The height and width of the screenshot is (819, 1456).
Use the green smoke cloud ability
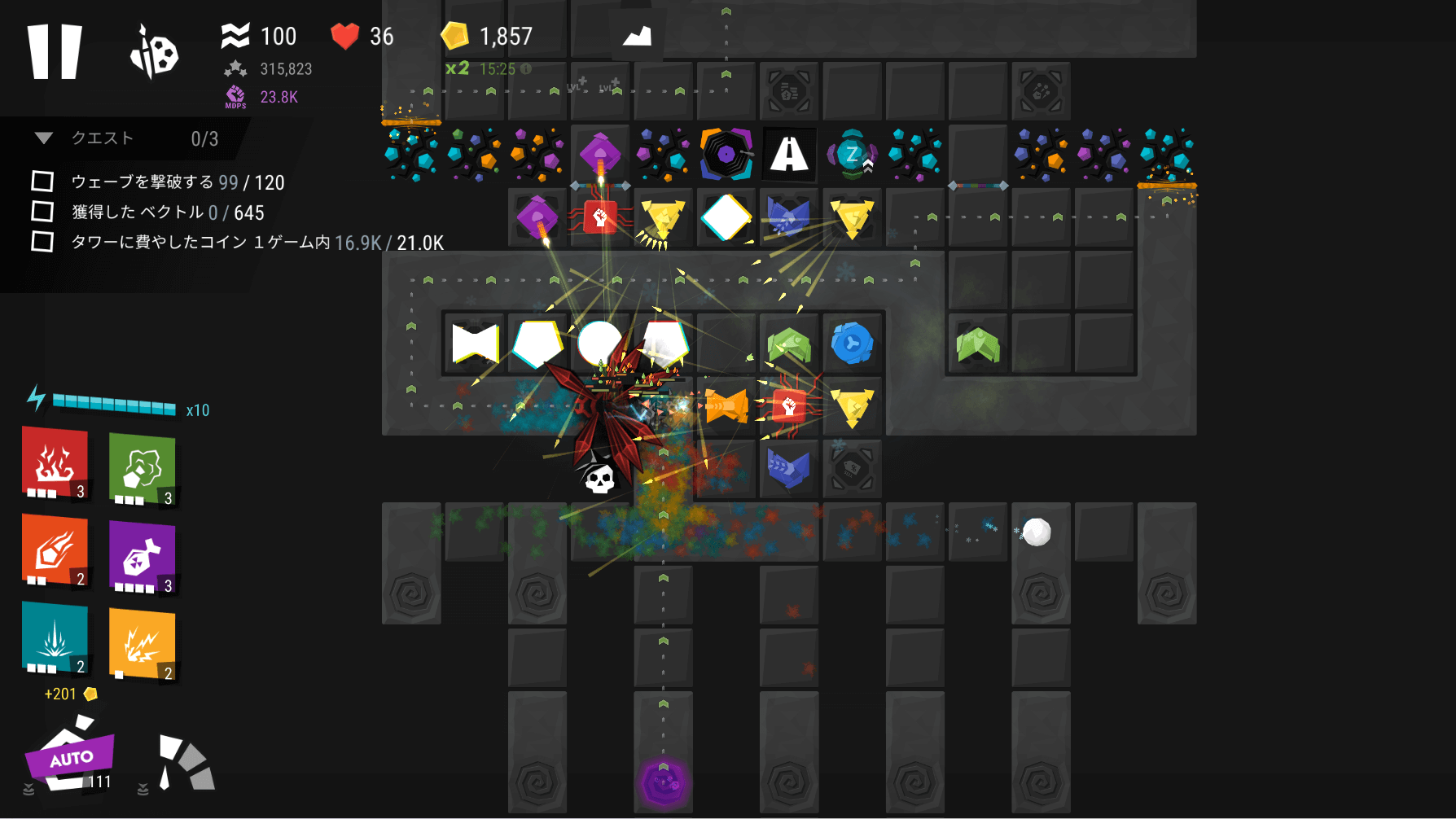click(142, 469)
